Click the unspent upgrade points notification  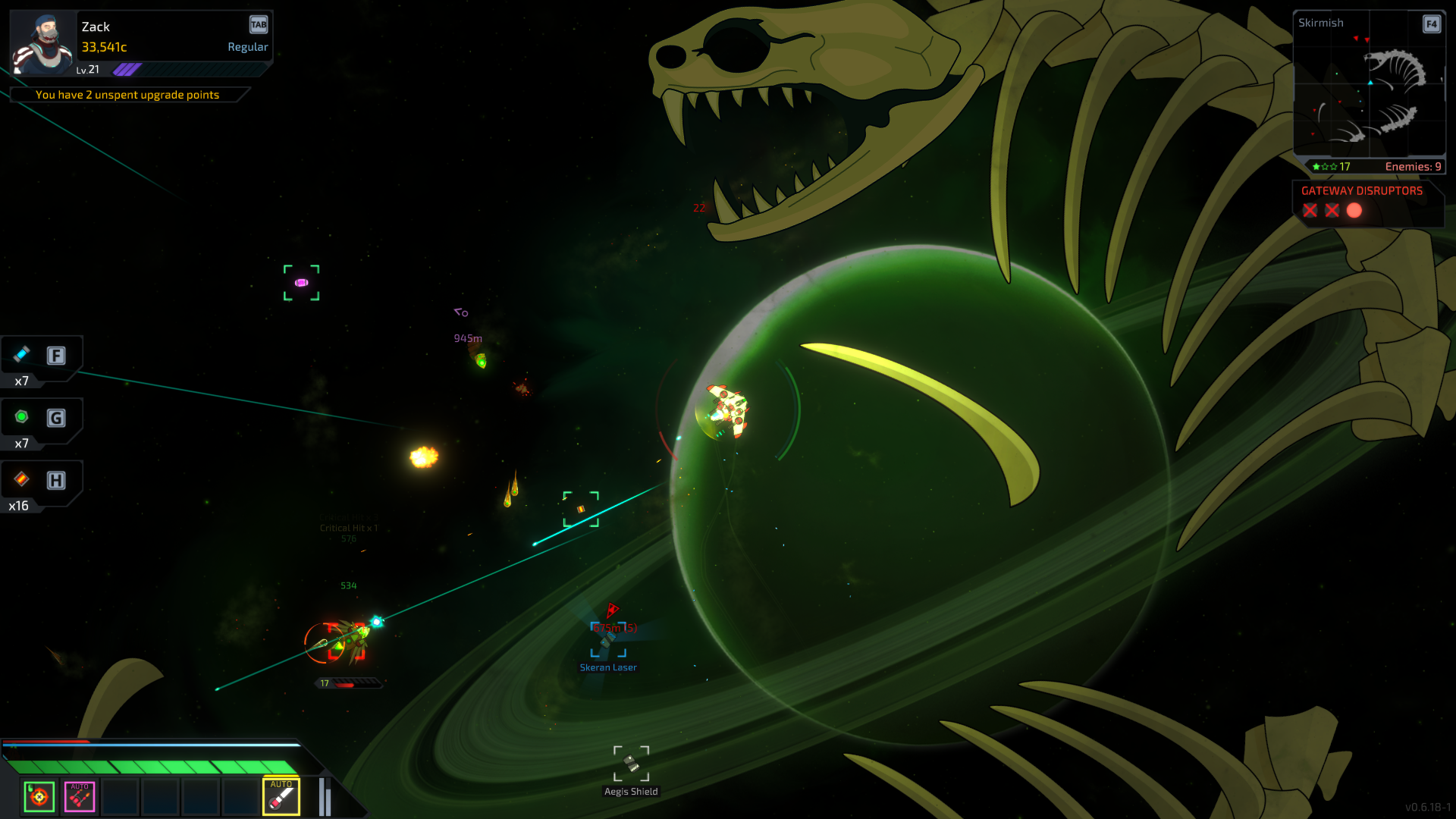[127, 94]
